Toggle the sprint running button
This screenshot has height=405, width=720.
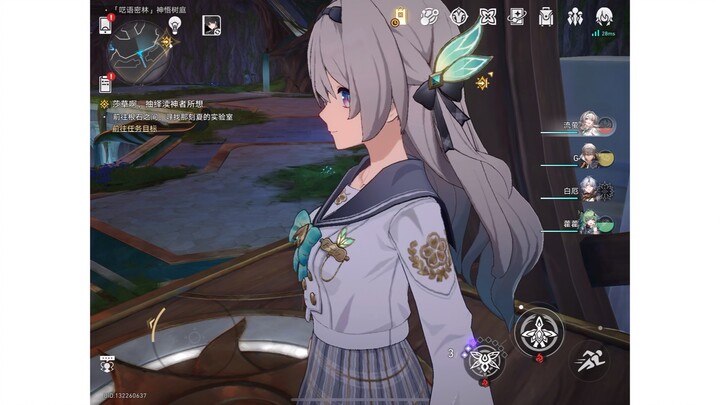tap(587, 361)
